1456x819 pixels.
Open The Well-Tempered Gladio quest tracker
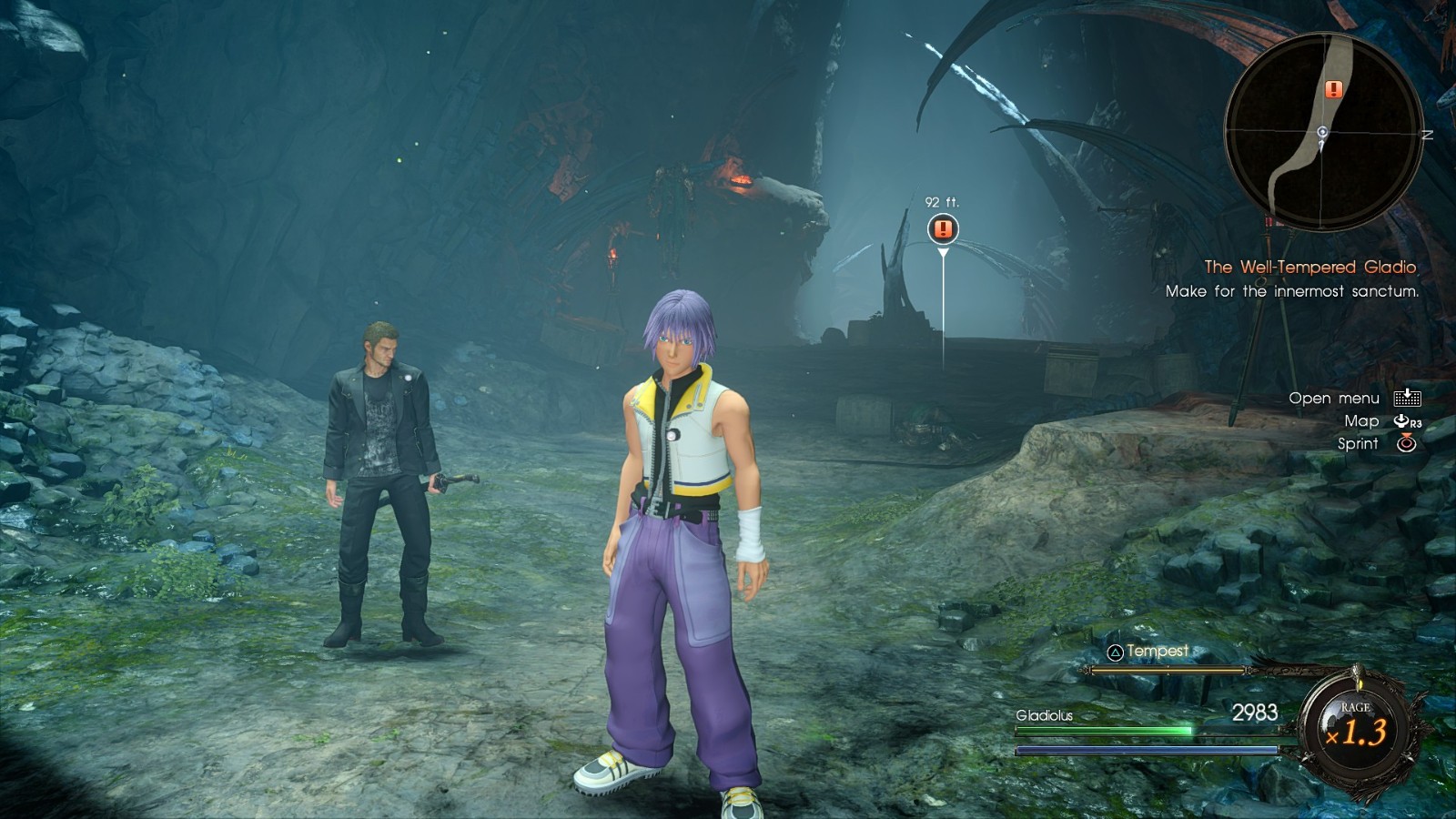[1309, 267]
